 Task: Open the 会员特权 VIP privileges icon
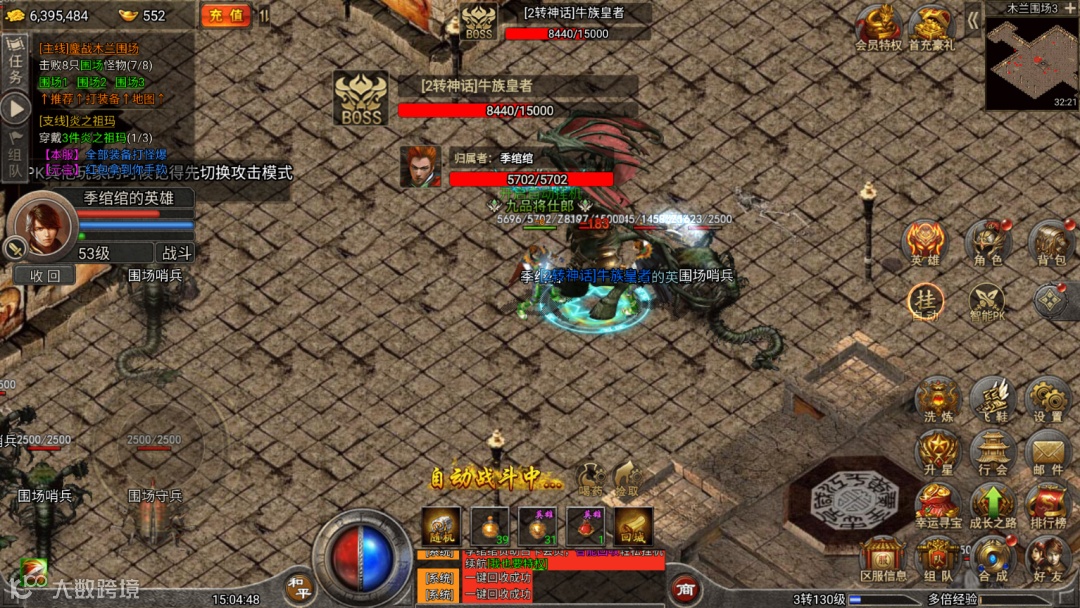(879, 26)
